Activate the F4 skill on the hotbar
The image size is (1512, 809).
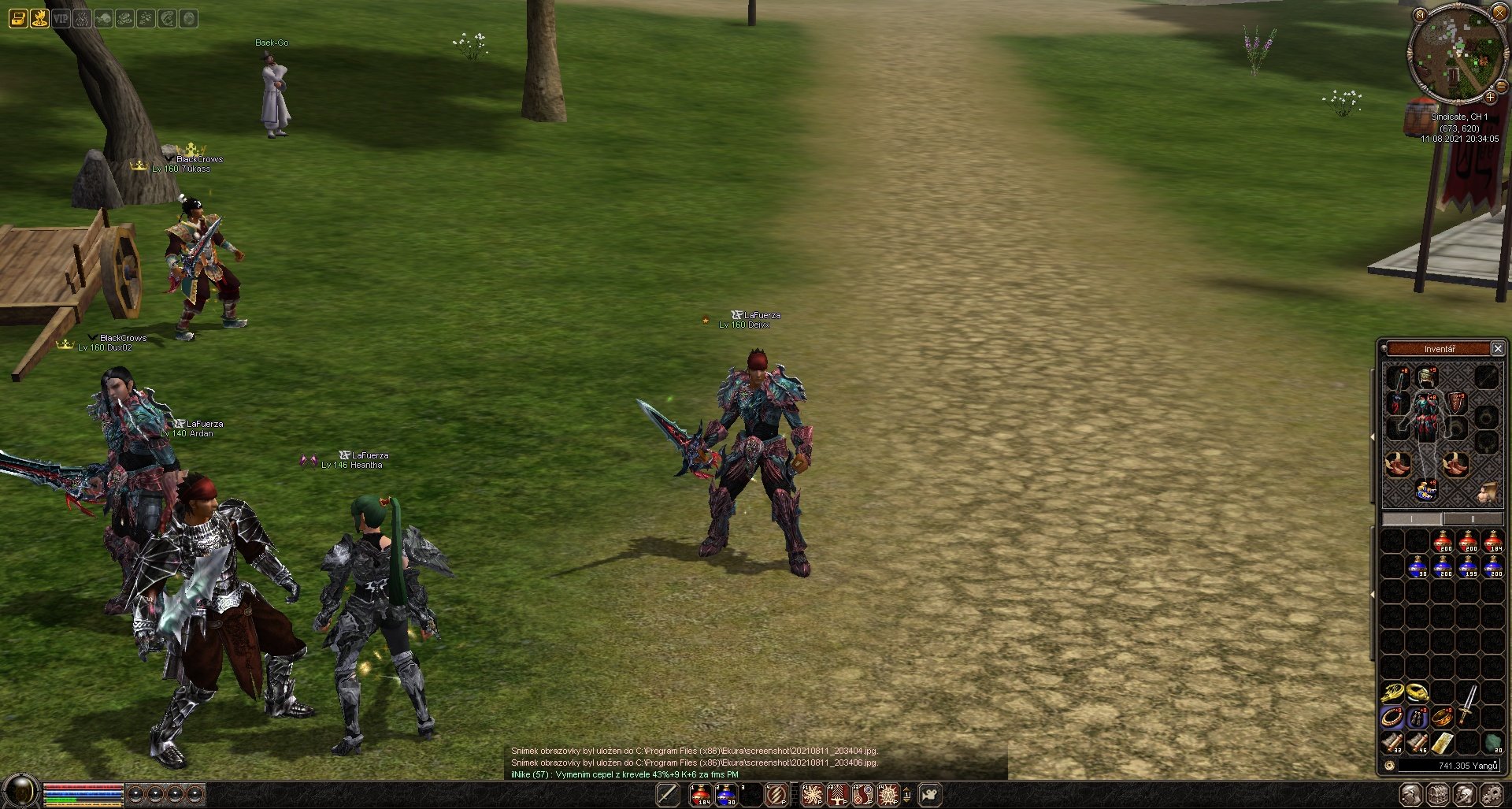(888, 795)
